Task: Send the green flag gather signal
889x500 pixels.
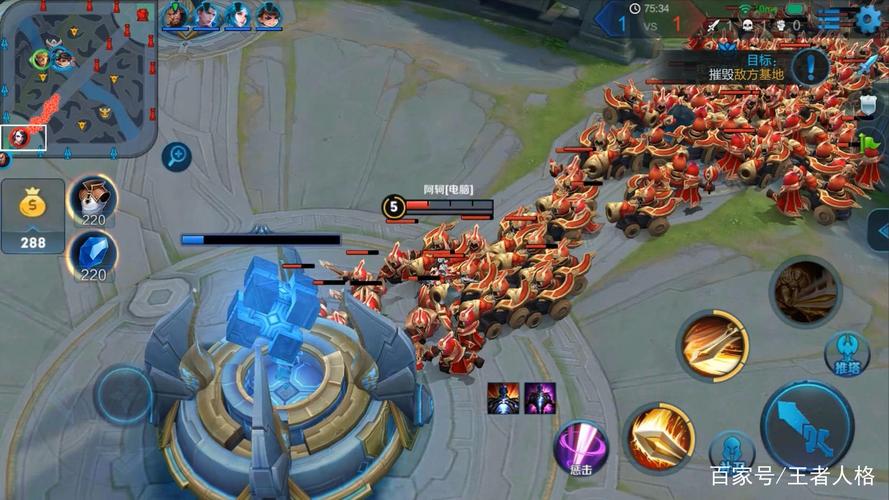Action: [x=870, y=145]
